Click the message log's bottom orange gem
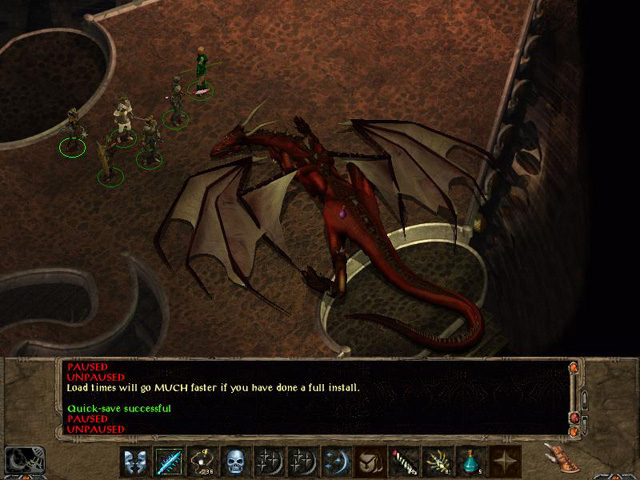 573,431
